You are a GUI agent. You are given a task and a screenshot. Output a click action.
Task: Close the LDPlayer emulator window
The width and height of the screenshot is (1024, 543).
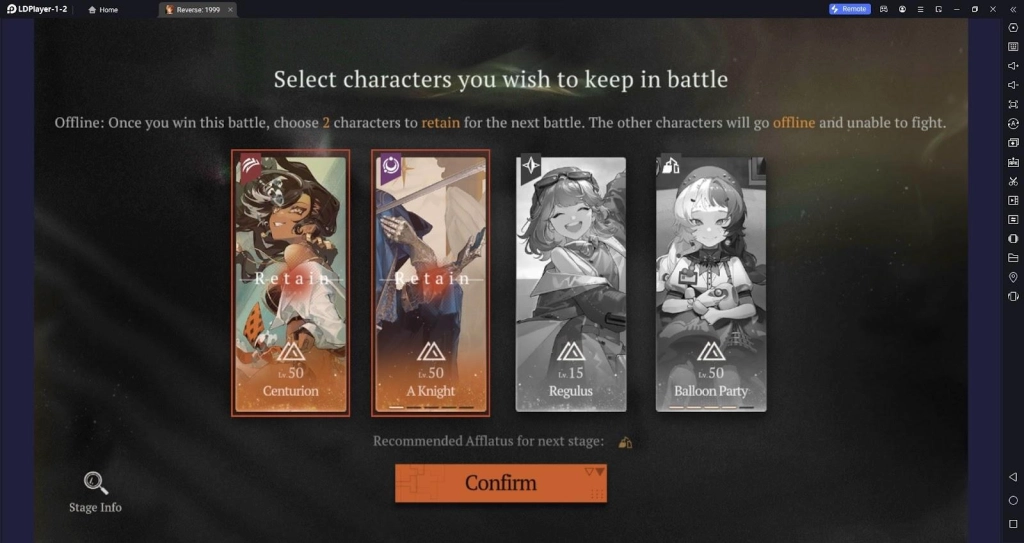click(x=993, y=9)
